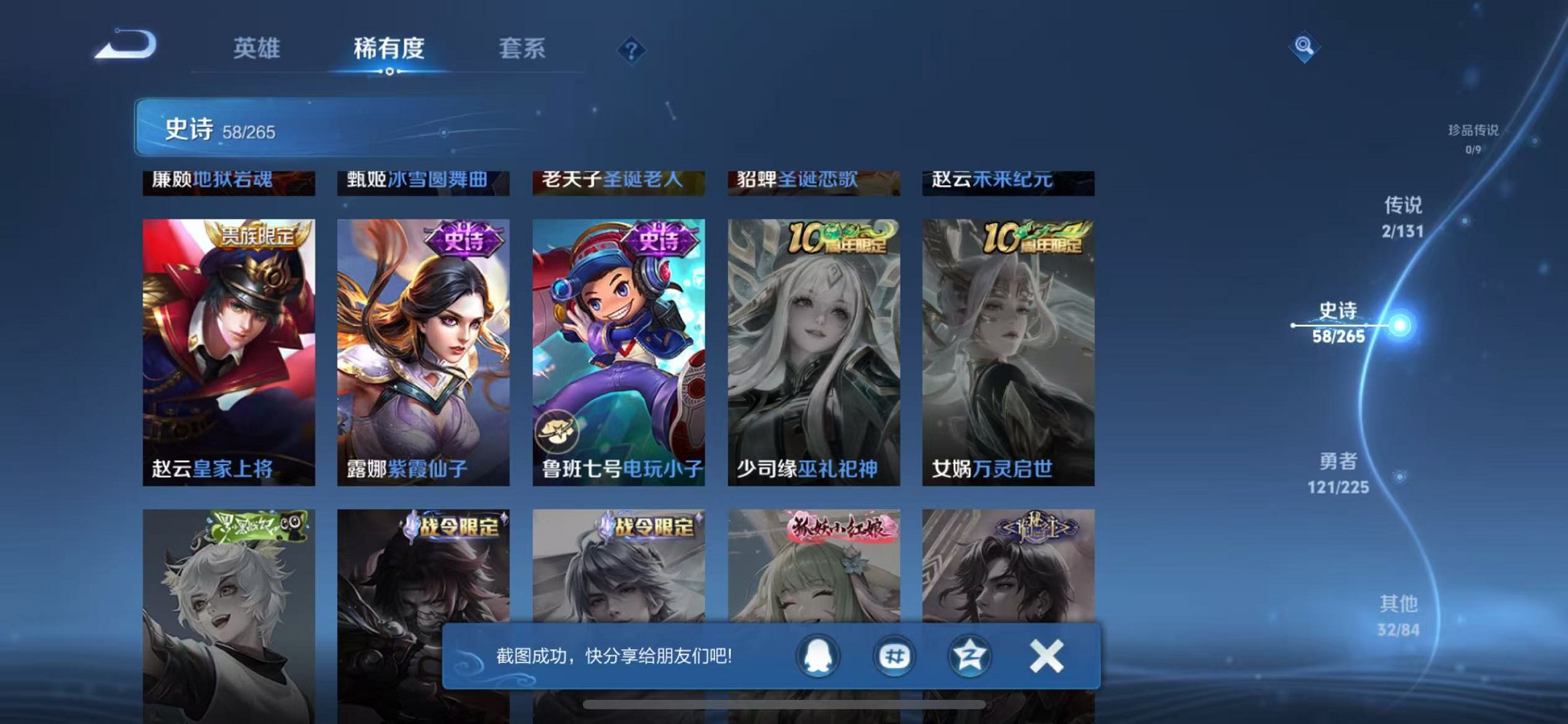The image size is (1568, 724).
Task: Switch to the 英雄 tab
Action: [256, 50]
